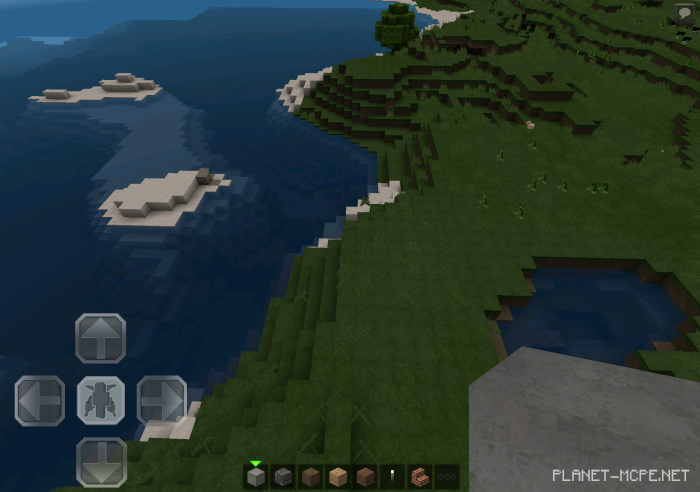Select the cobblestone block hotbar slot

click(284, 477)
